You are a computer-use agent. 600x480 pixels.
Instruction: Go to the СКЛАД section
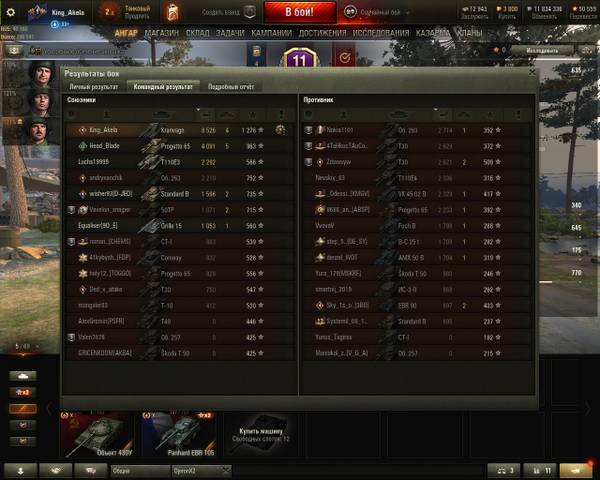click(x=197, y=32)
